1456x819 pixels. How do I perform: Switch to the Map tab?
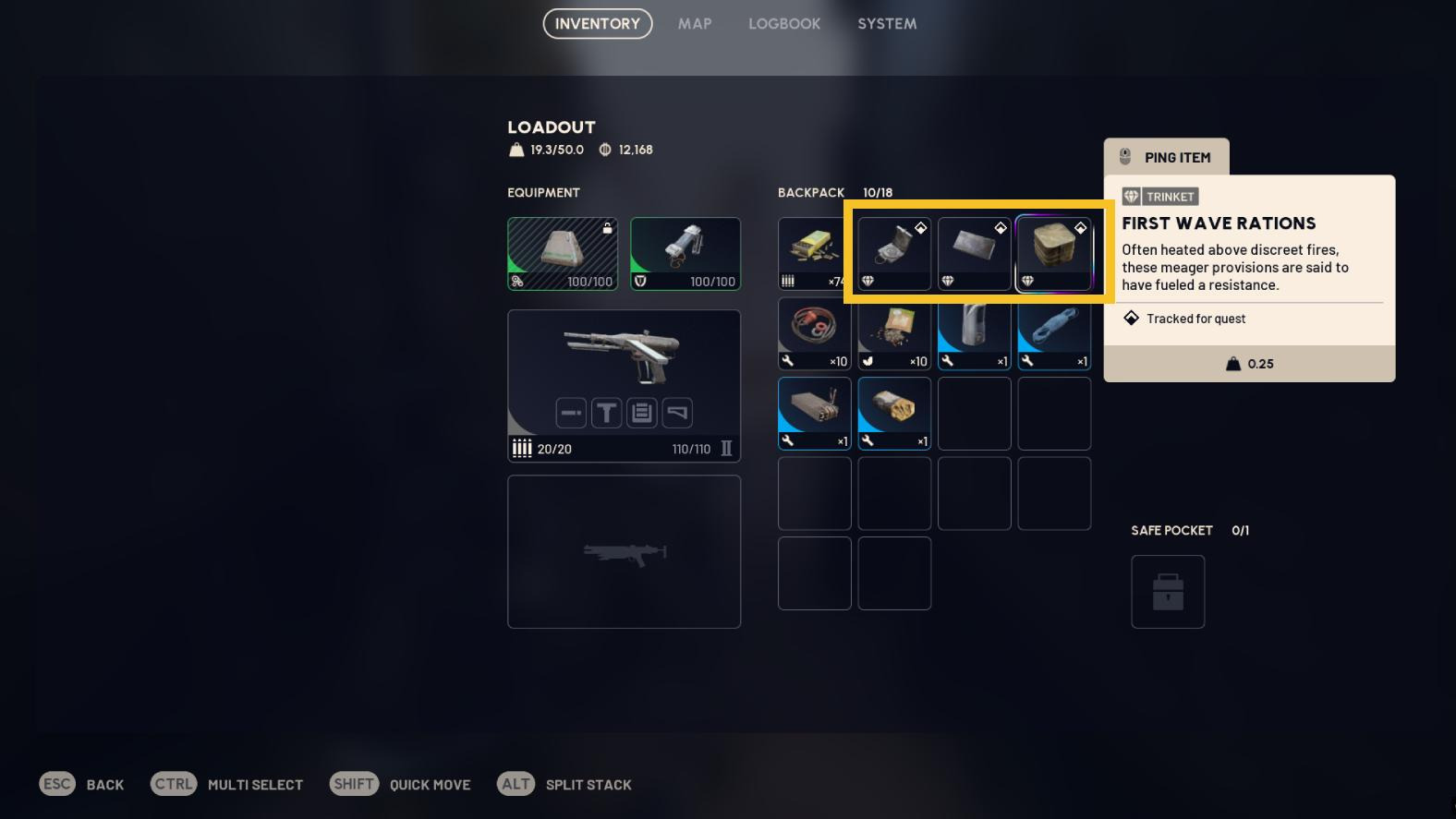695,24
